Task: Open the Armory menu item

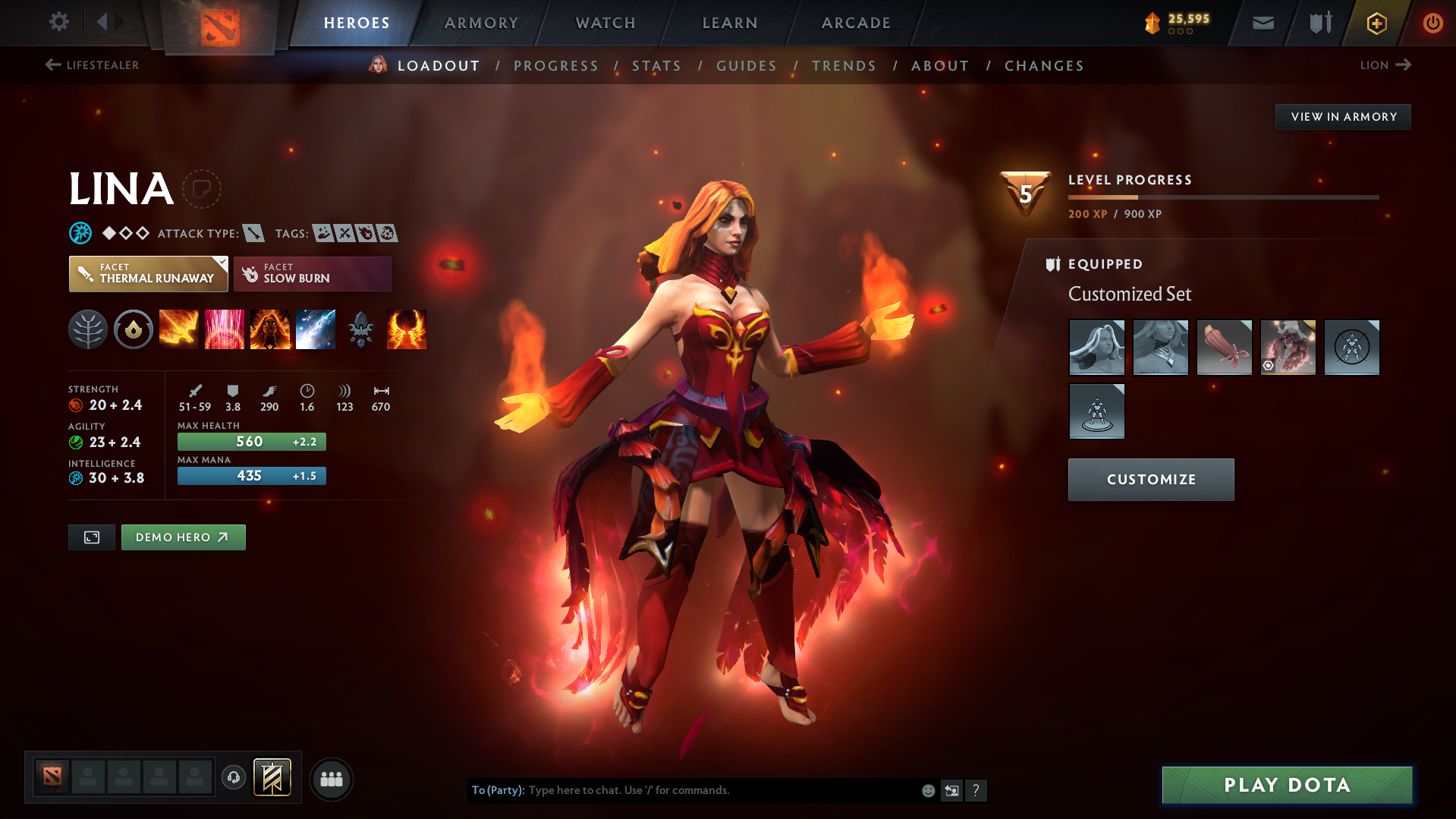Action: click(481, 23)
